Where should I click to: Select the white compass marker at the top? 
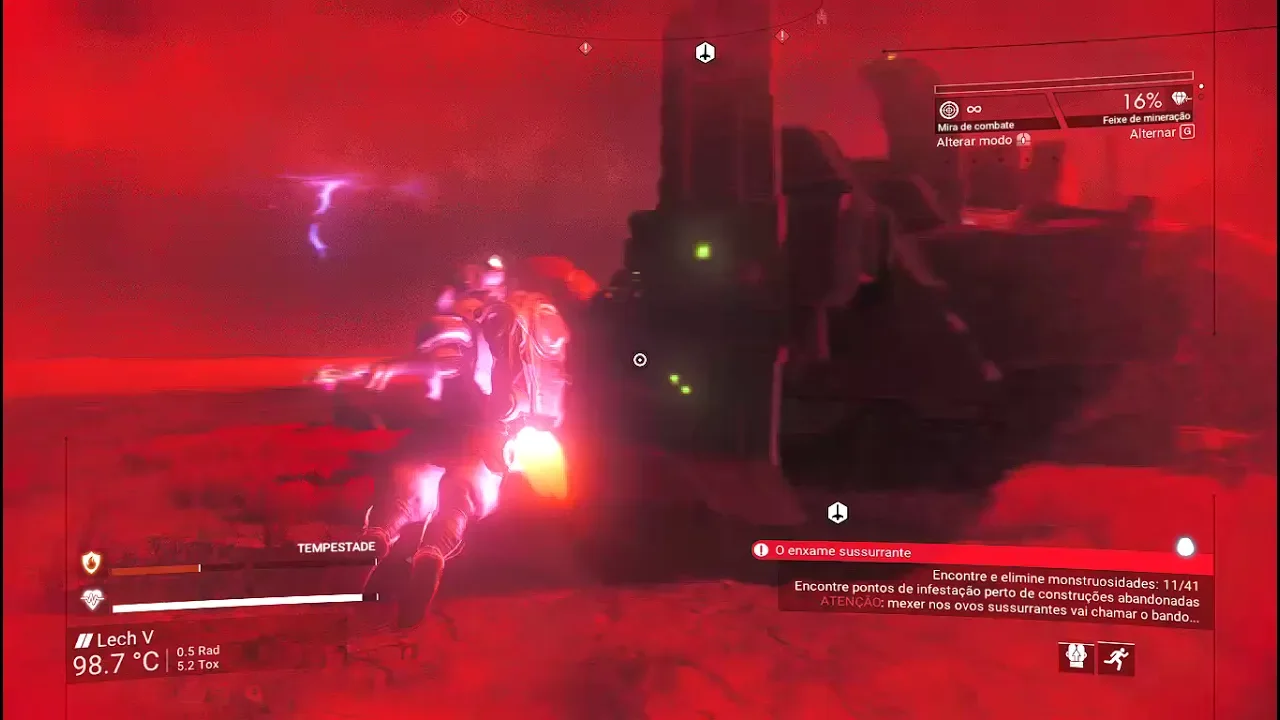pos(705,52)
